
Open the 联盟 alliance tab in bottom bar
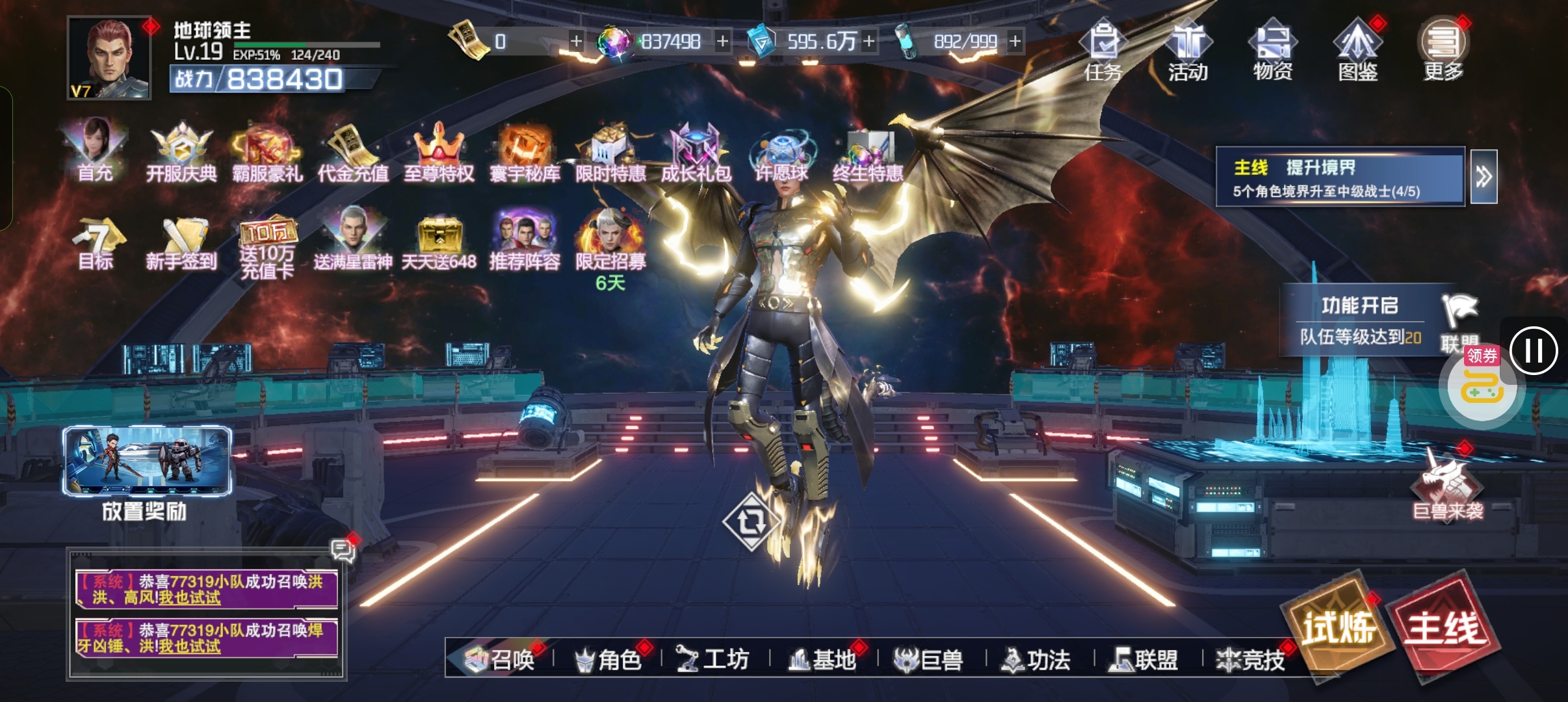tap(1145, 660)
